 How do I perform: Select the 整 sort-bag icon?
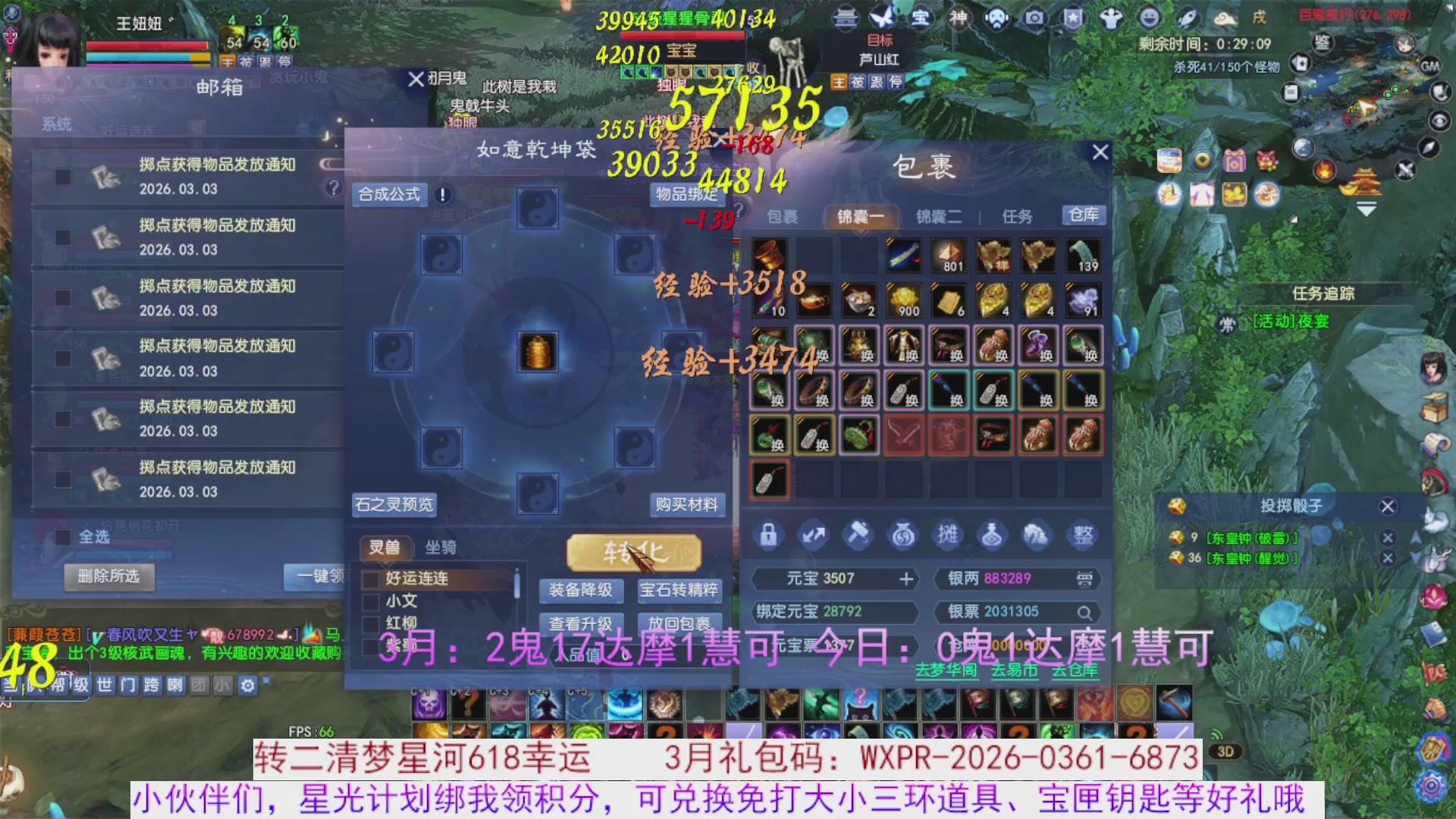pyautogui.click(x=1083, y=535)
